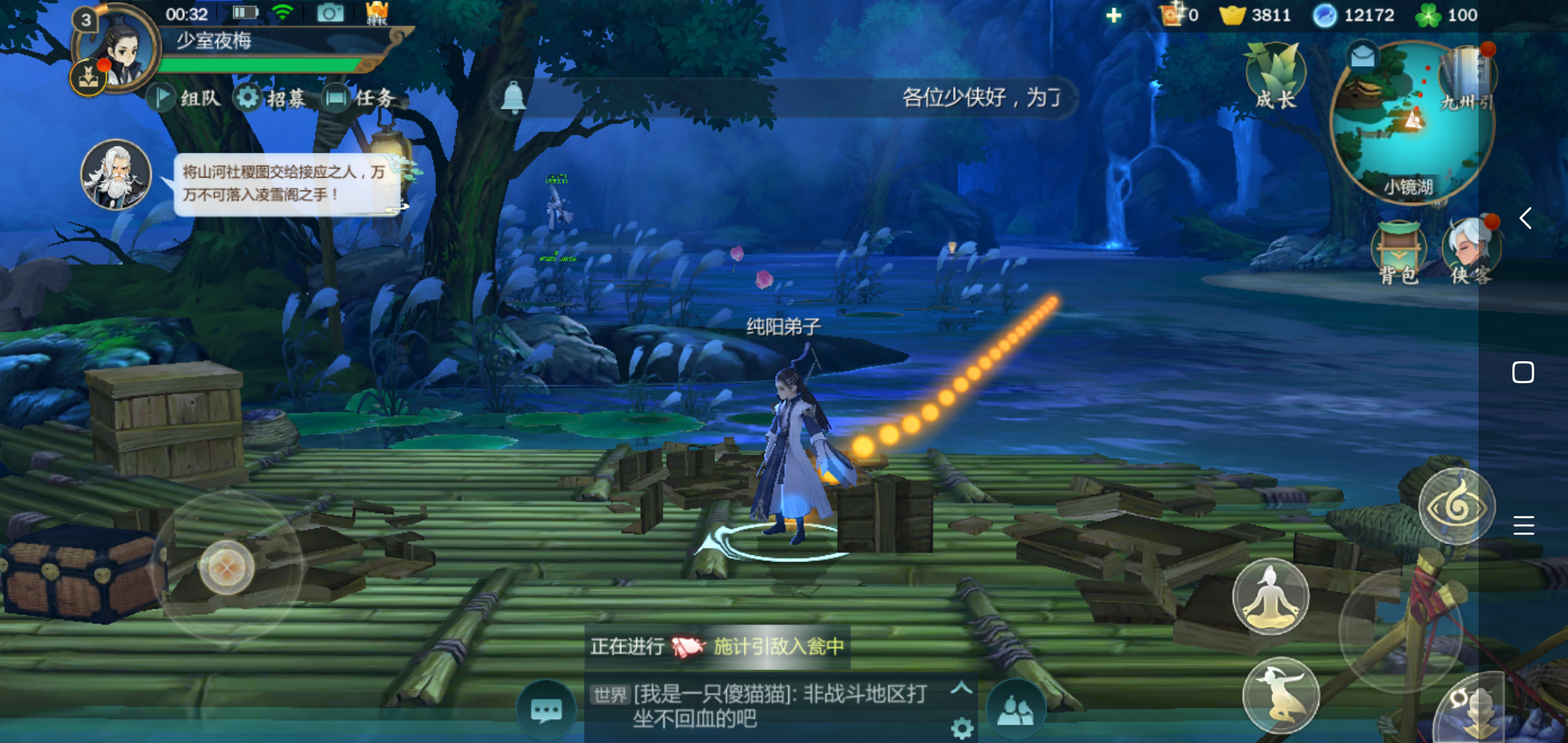1568x743 pixels.
Task: Open the 招募 recruit menu
Action: [x=272, y=98]
